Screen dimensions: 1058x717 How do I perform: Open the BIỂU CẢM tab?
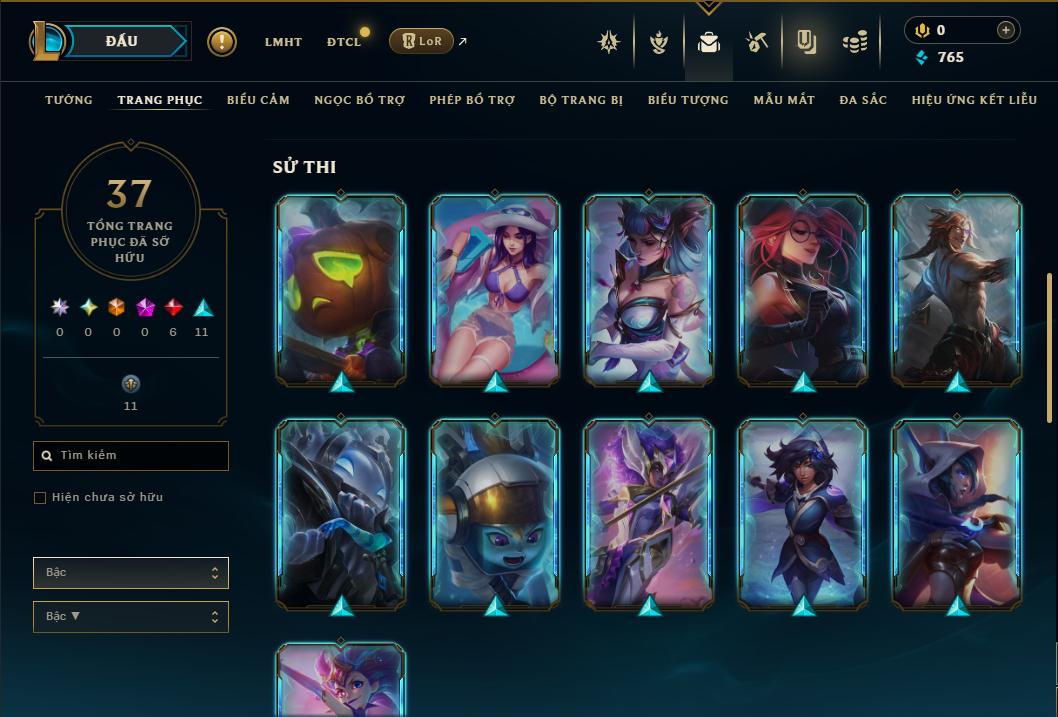258,100
